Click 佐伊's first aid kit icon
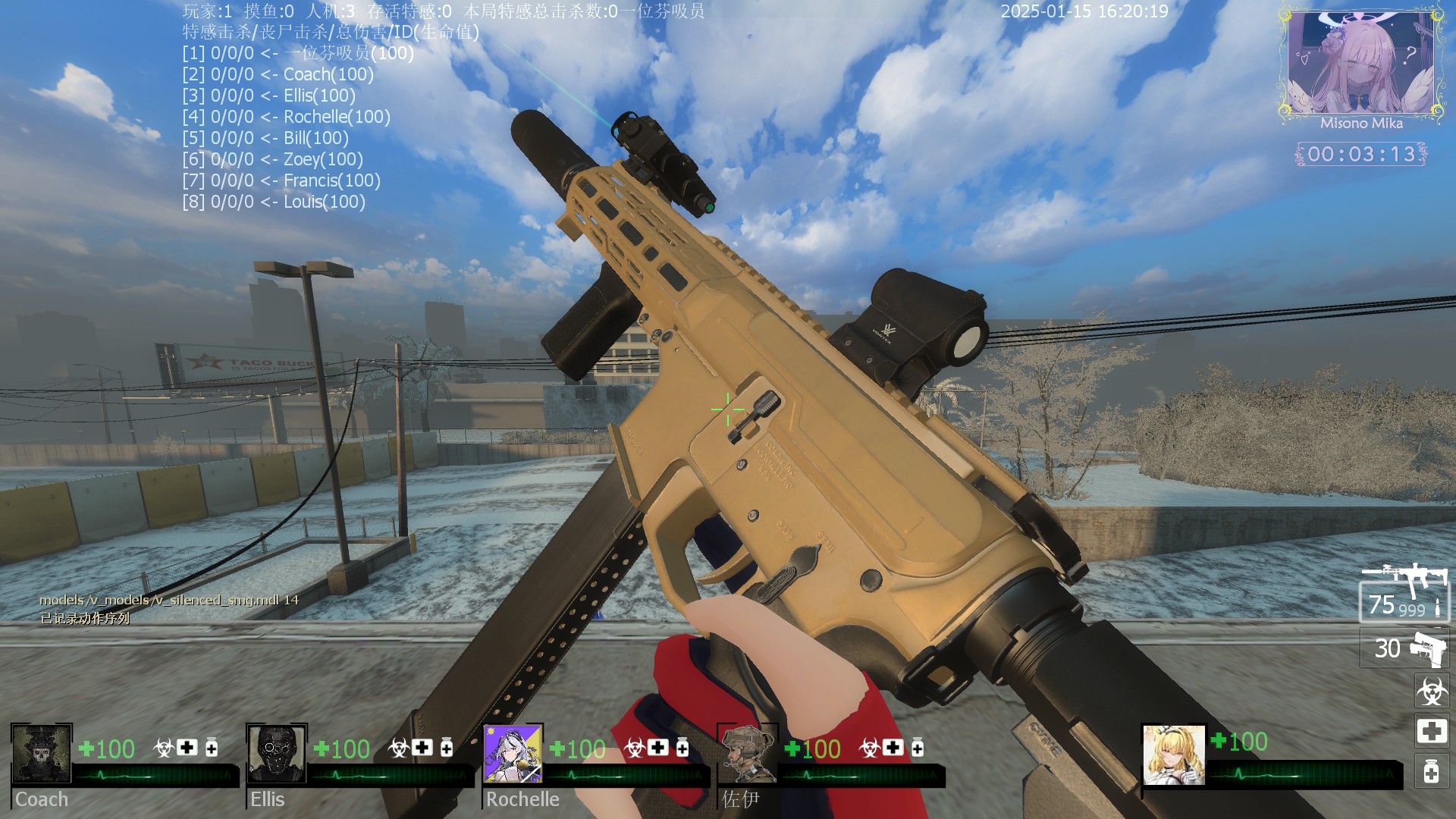This screenshot has width=1456, height=819. pos(893,748)
